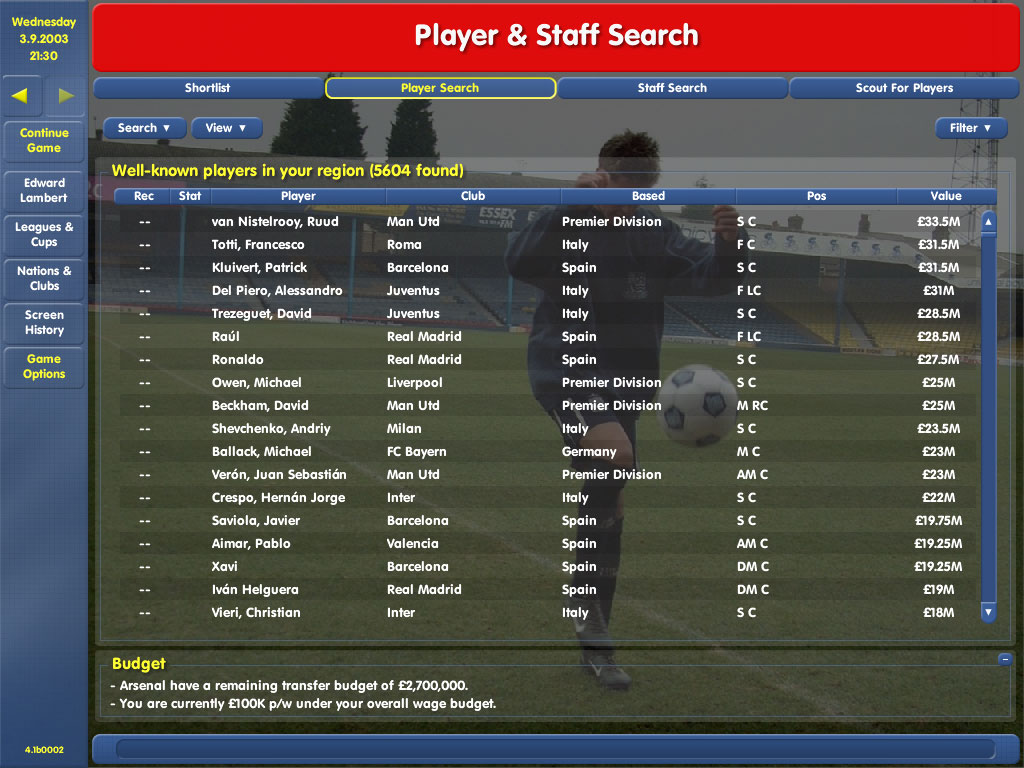Switch to the Shortlist tab
This screenshot has height=768, width=1024.
tap(207, 88)
